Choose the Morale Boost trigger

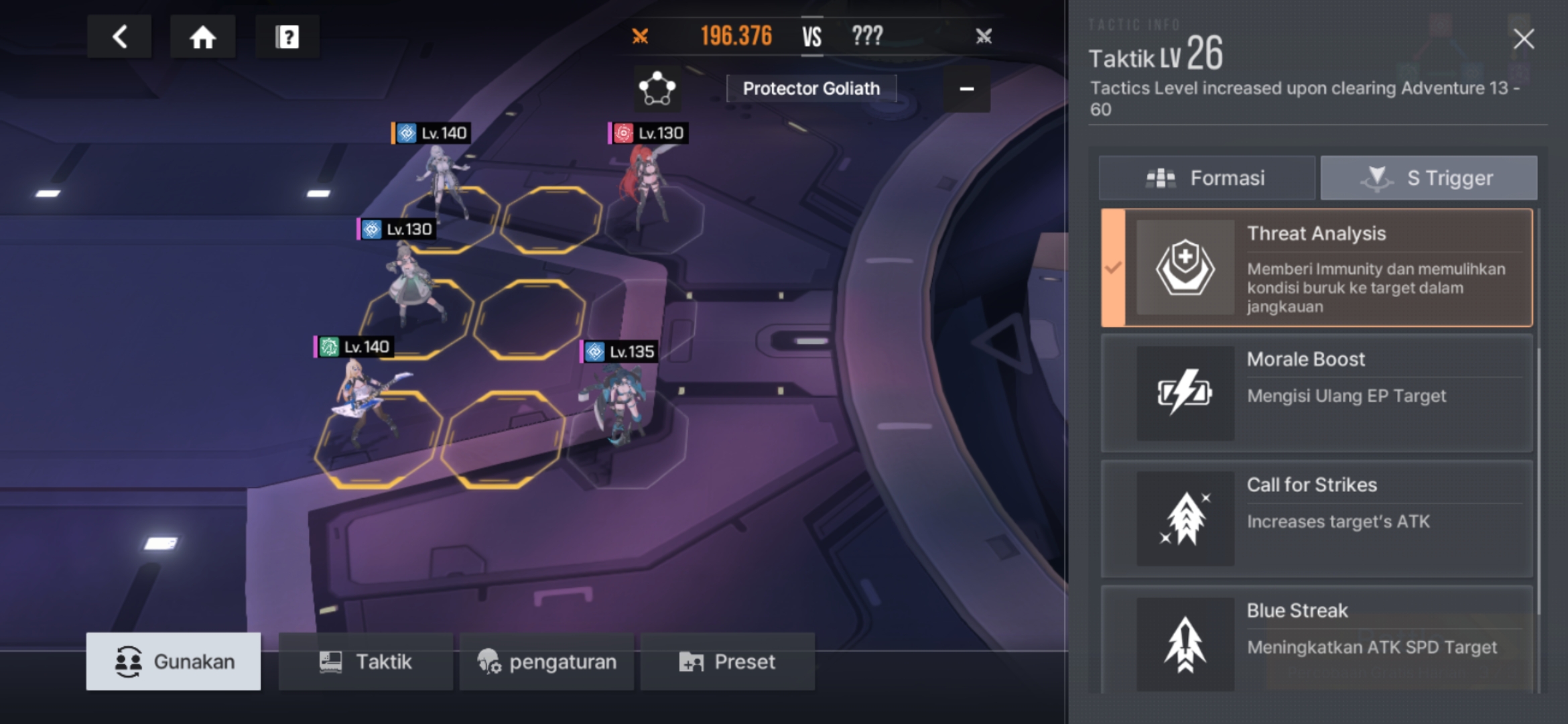tap(1317, 394)
